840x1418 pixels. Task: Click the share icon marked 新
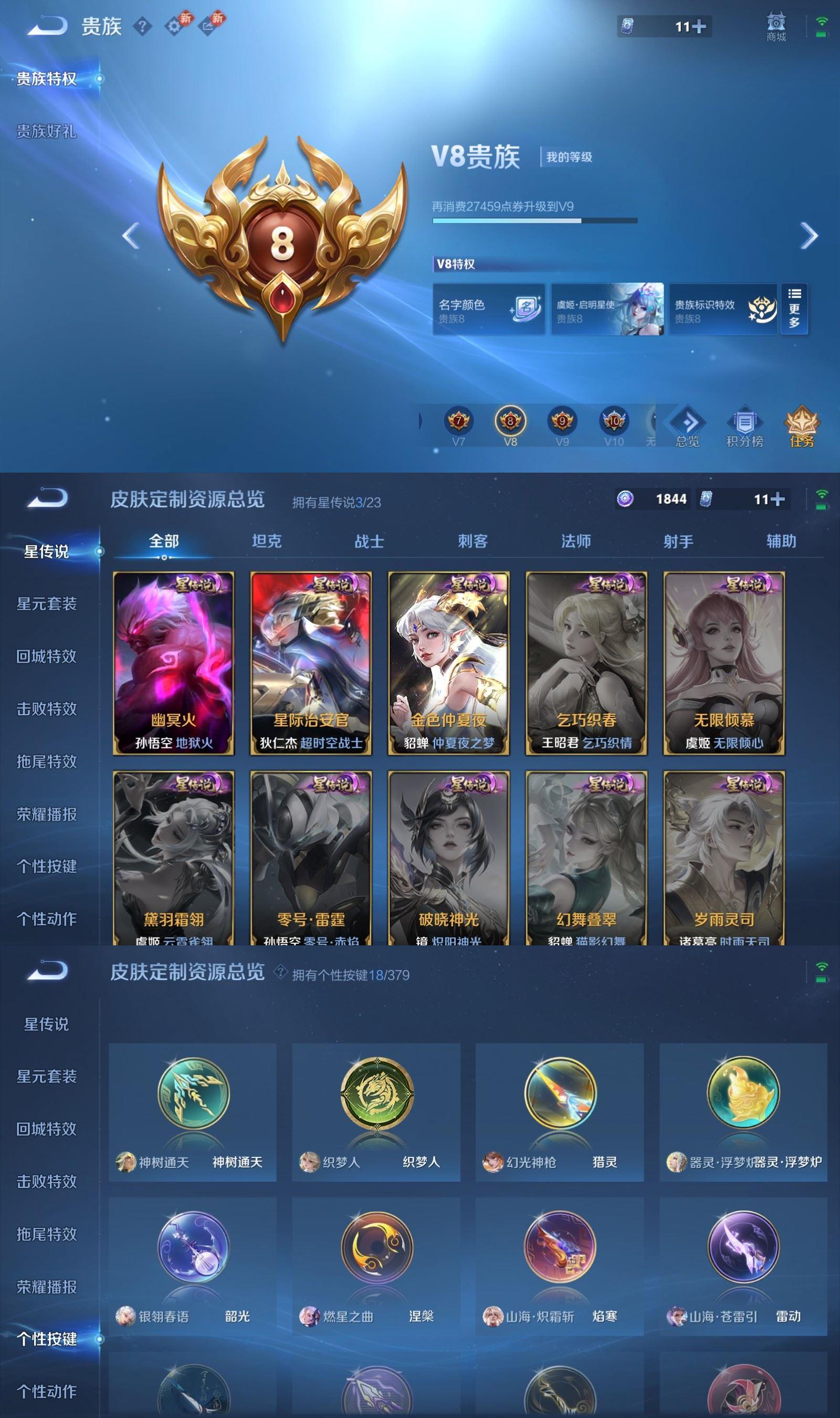(x=208, y=26)
